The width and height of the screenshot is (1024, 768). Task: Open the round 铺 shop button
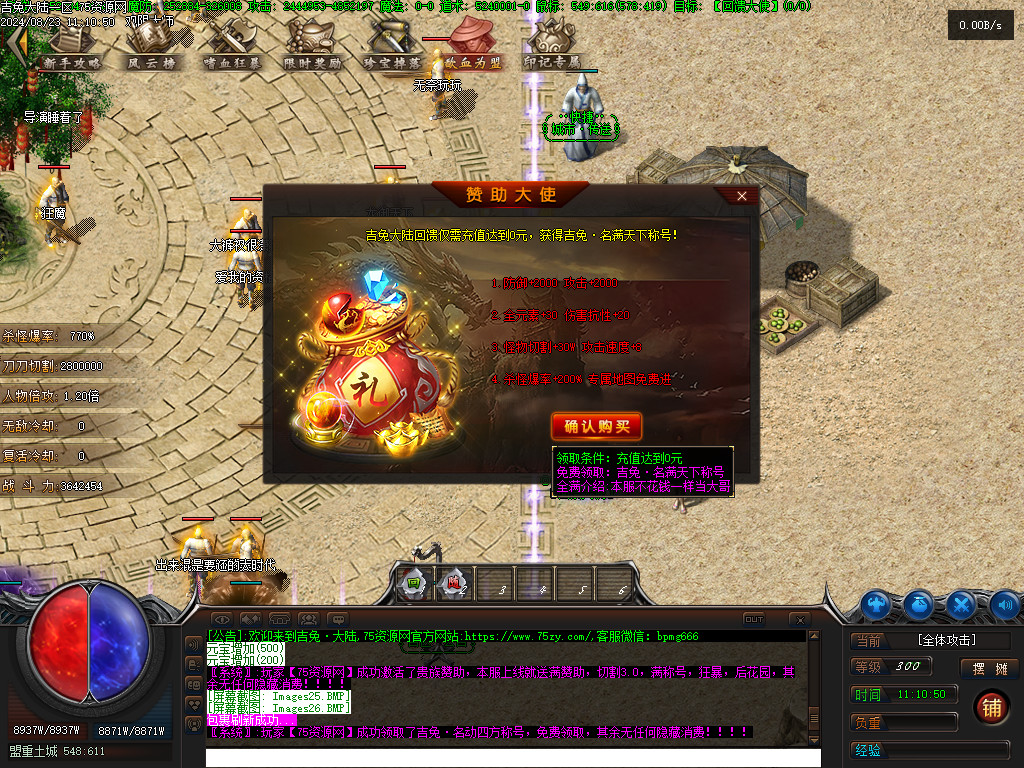[x=990, y=707]
